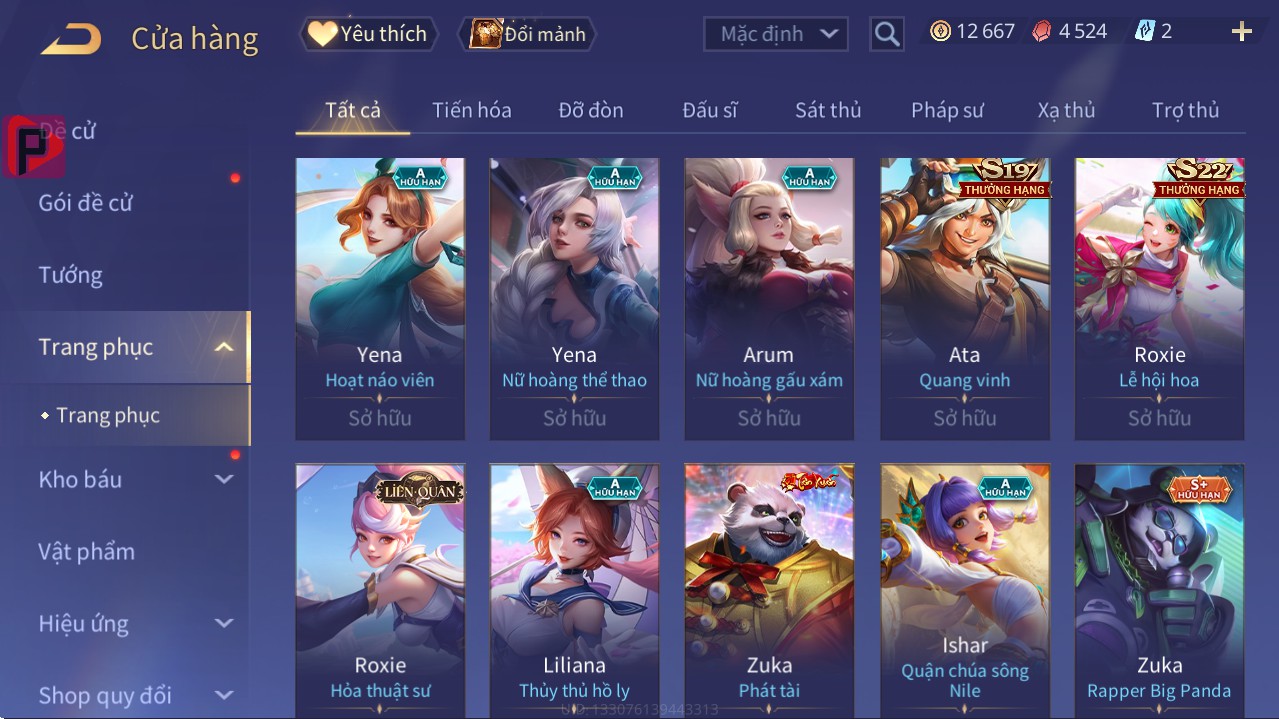1279x719 pixels.
Task: Open the Yêu thích favorites list
Action: [x=367, y=34]
